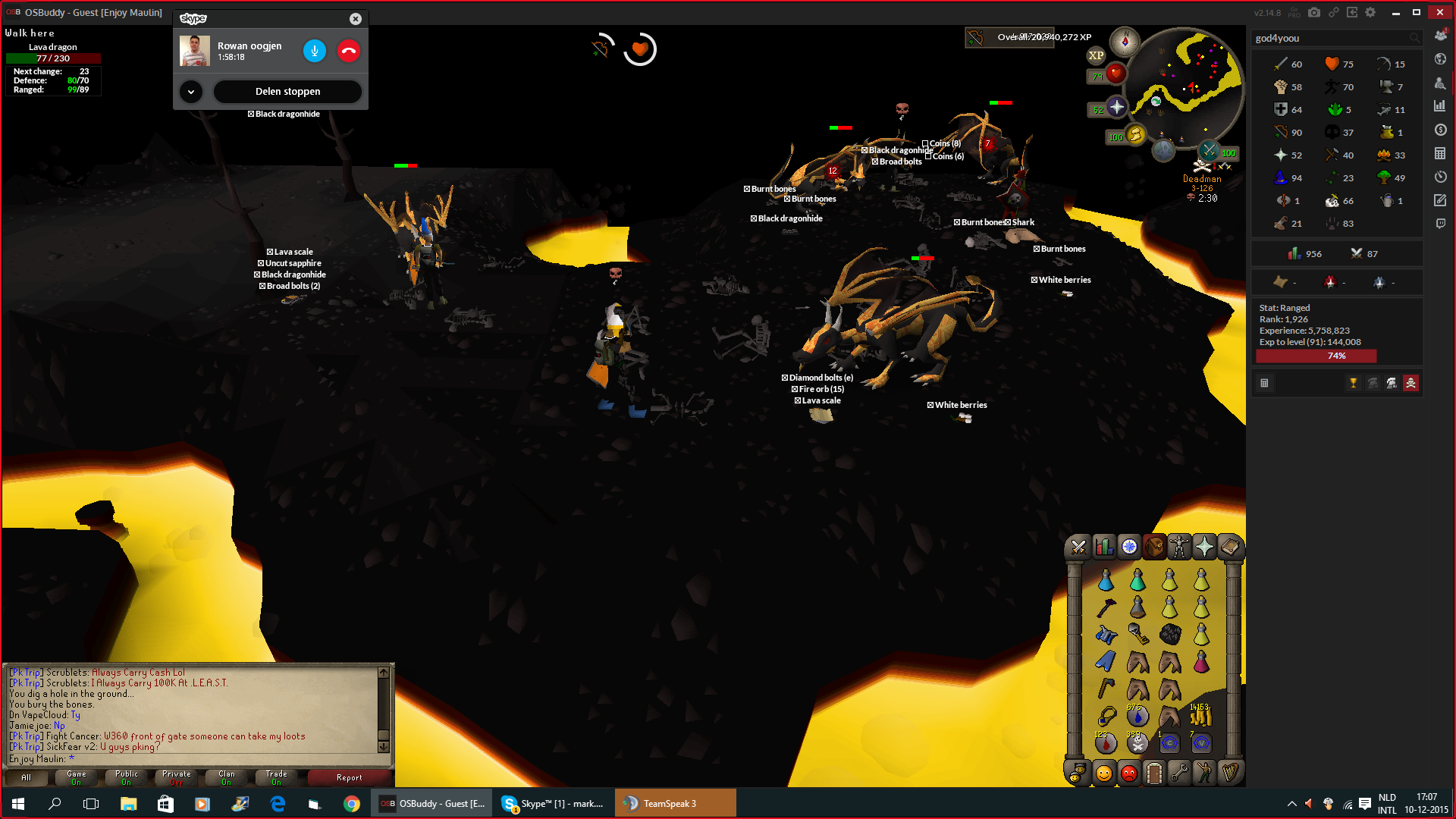This screenshot has width=1456, height=819.
Task: Open the Combat Options tab
Action: point(1078,547)
